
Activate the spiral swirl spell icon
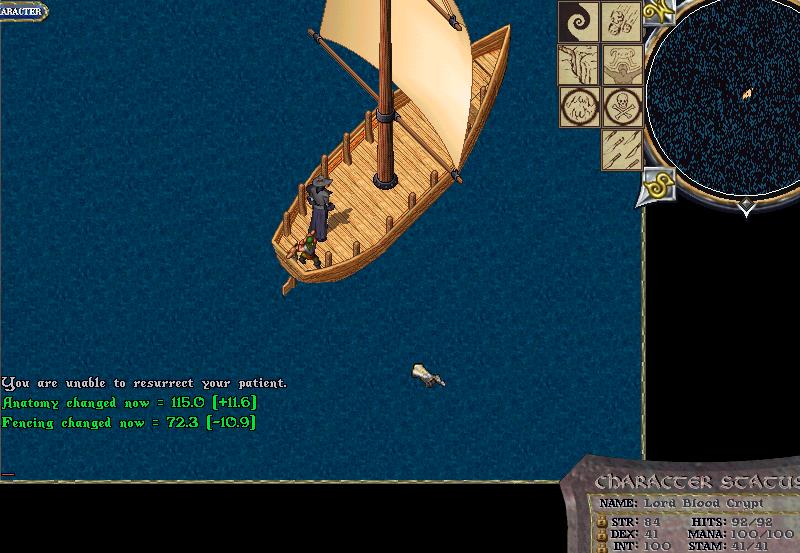(578, 21)
